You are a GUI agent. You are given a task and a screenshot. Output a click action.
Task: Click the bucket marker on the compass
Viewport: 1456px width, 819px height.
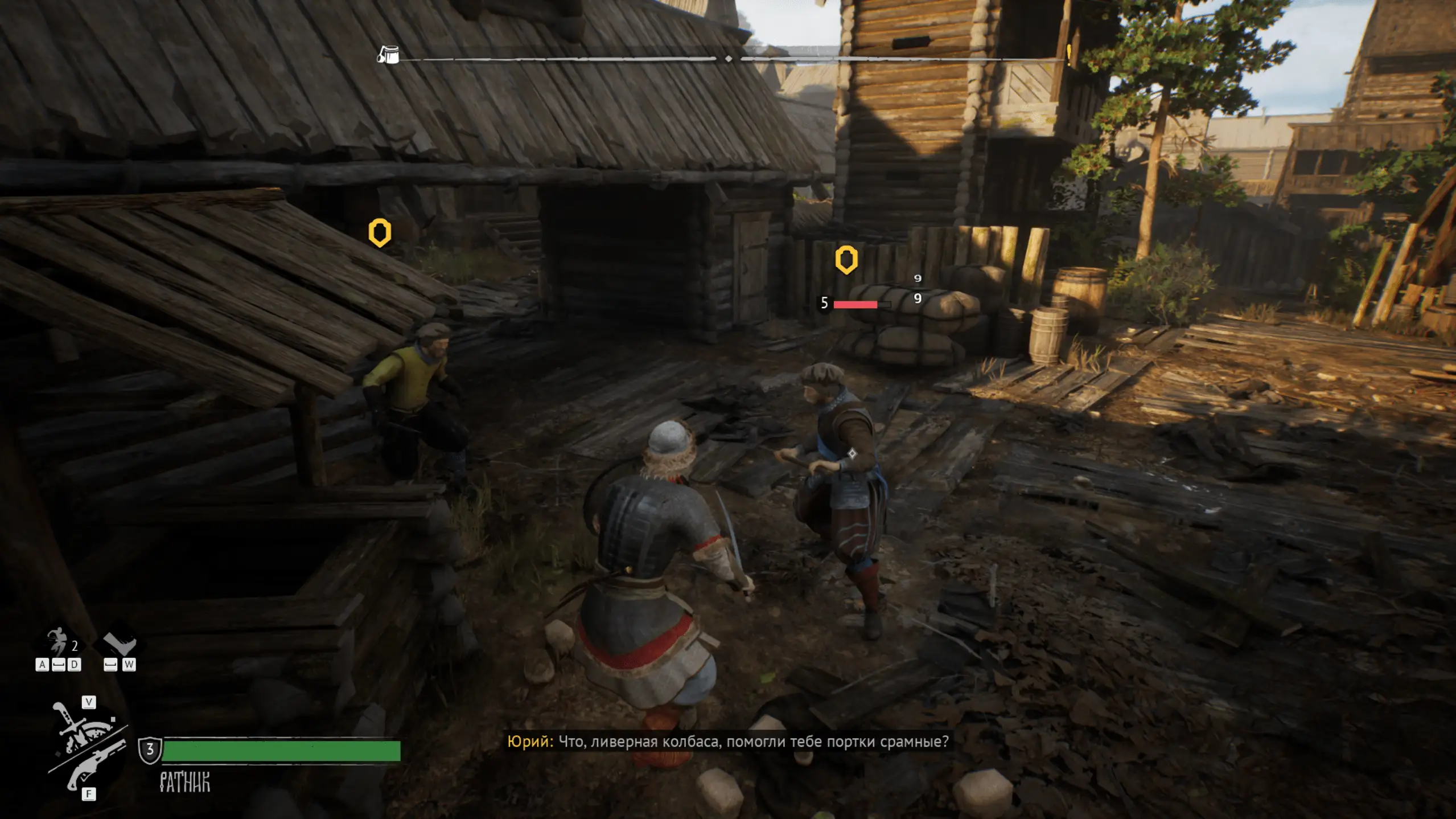click(389, 55)
